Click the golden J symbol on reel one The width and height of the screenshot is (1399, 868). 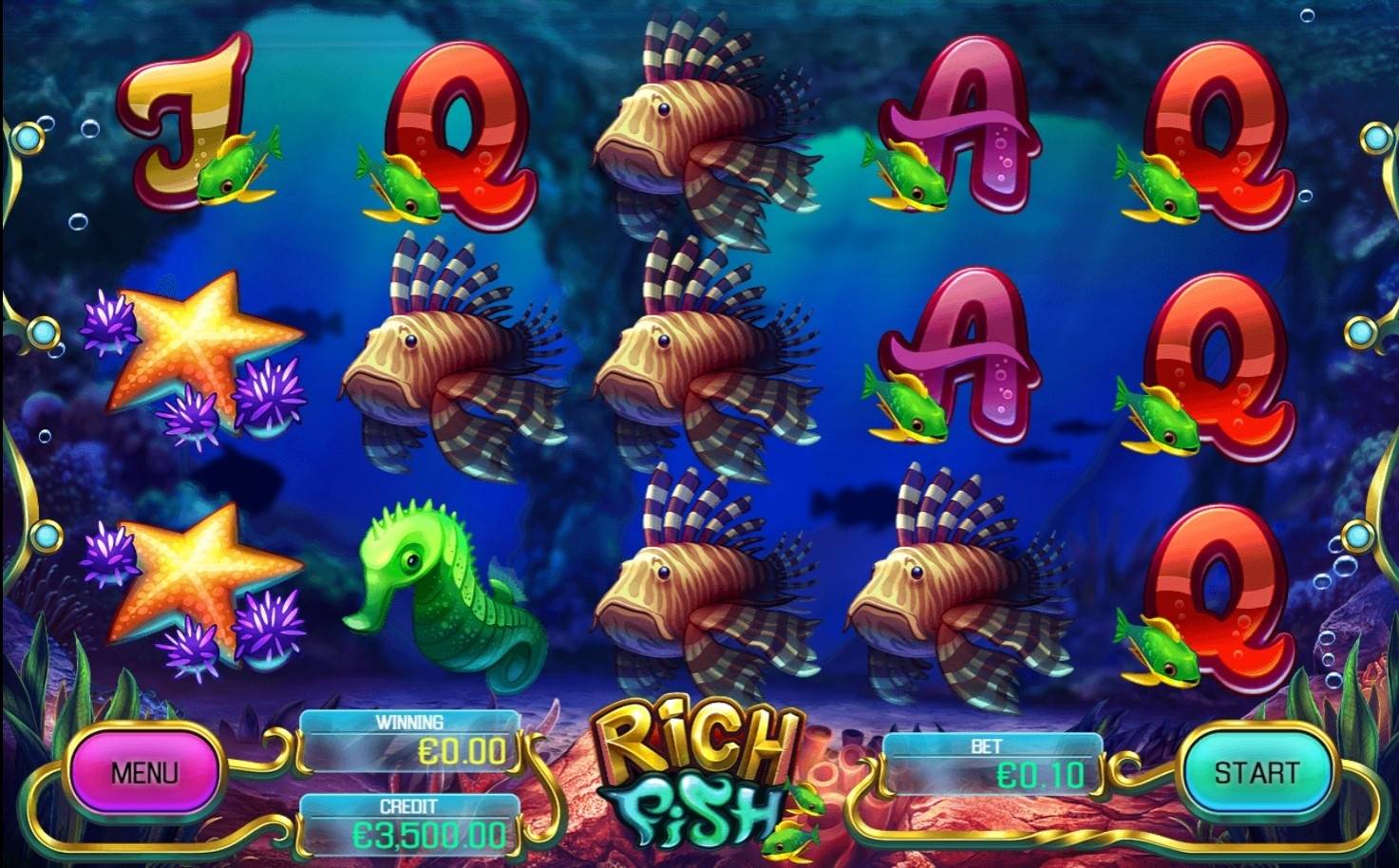[185, 123]
